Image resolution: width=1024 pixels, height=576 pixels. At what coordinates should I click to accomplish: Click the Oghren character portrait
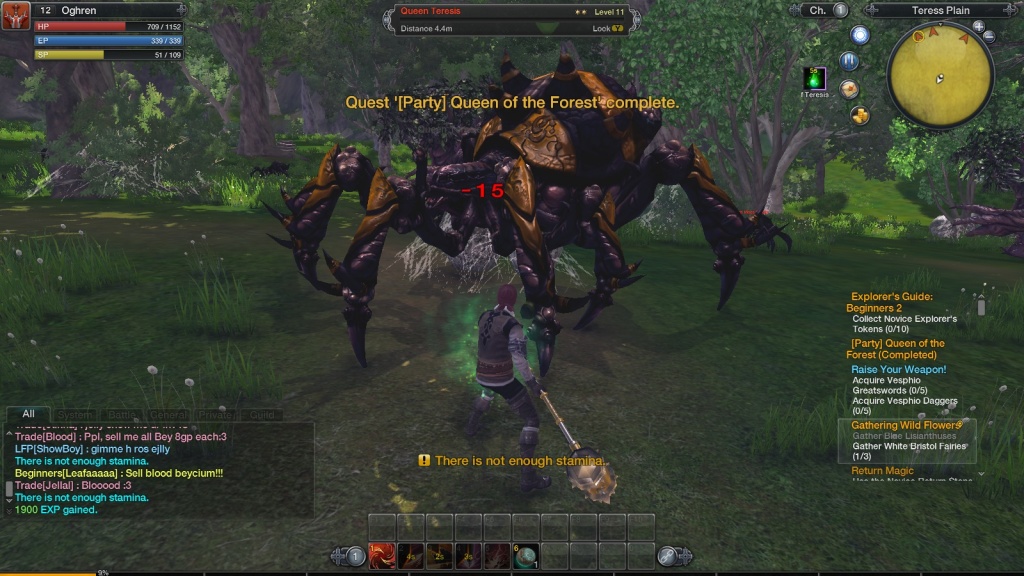click(15, 16)
